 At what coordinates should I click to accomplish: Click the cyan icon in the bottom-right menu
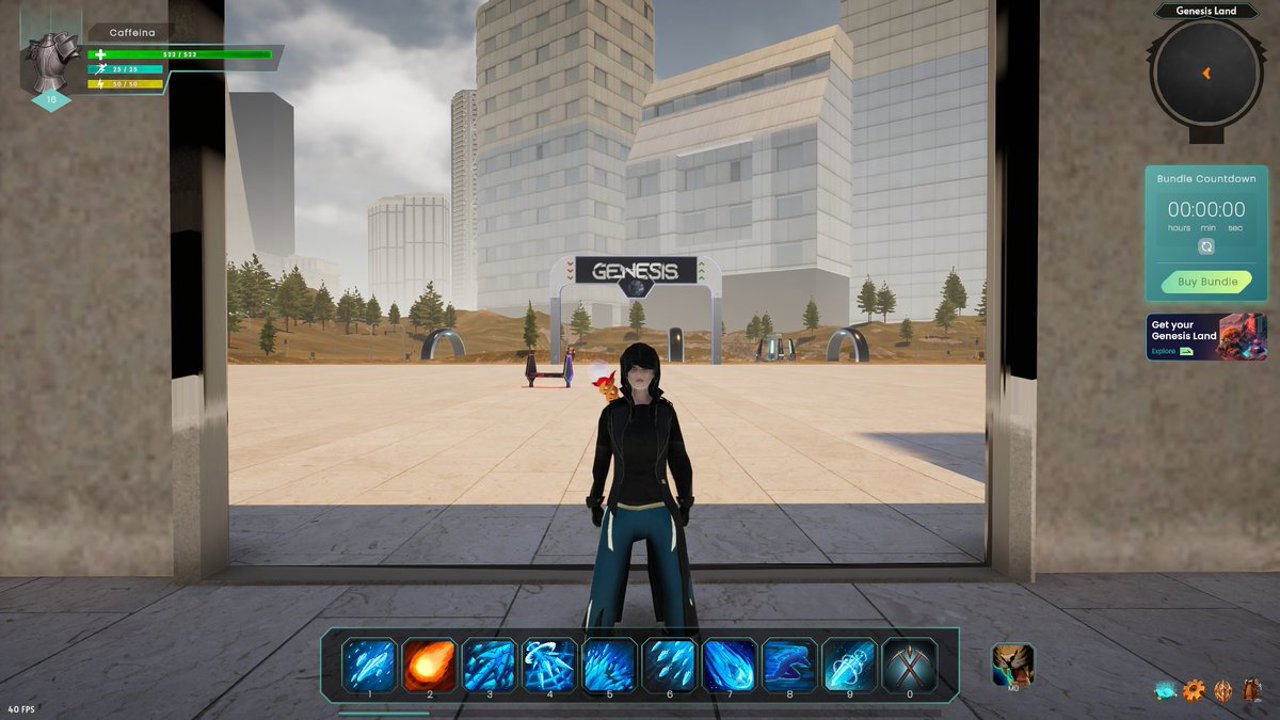[1165, 690]
